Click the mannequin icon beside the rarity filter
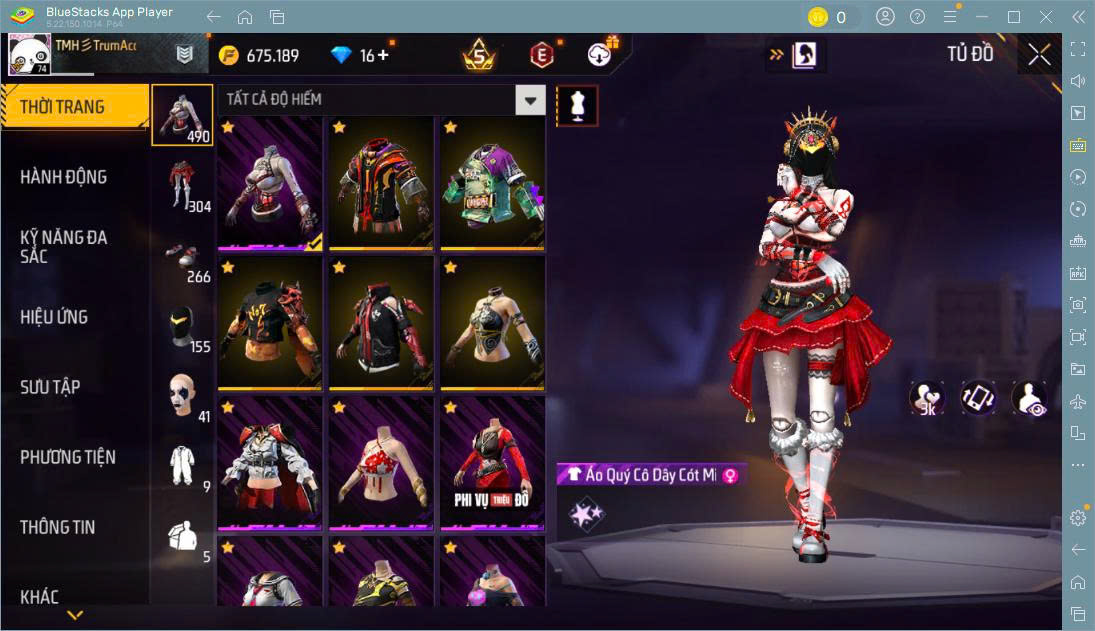This screenshot has height=631, width=1095. tap(577, 105)
